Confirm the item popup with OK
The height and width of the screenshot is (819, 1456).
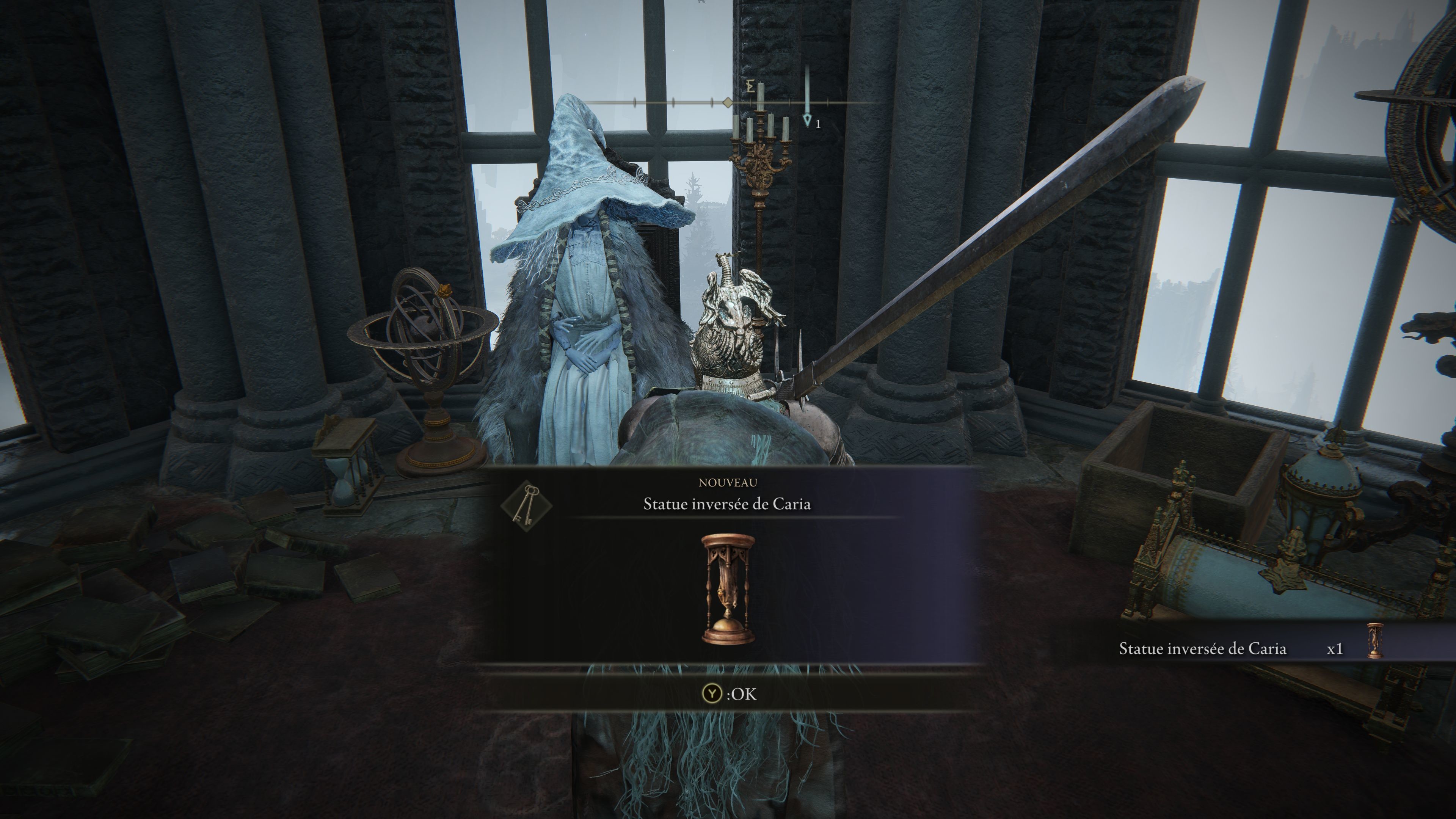[x=728, y=694]
